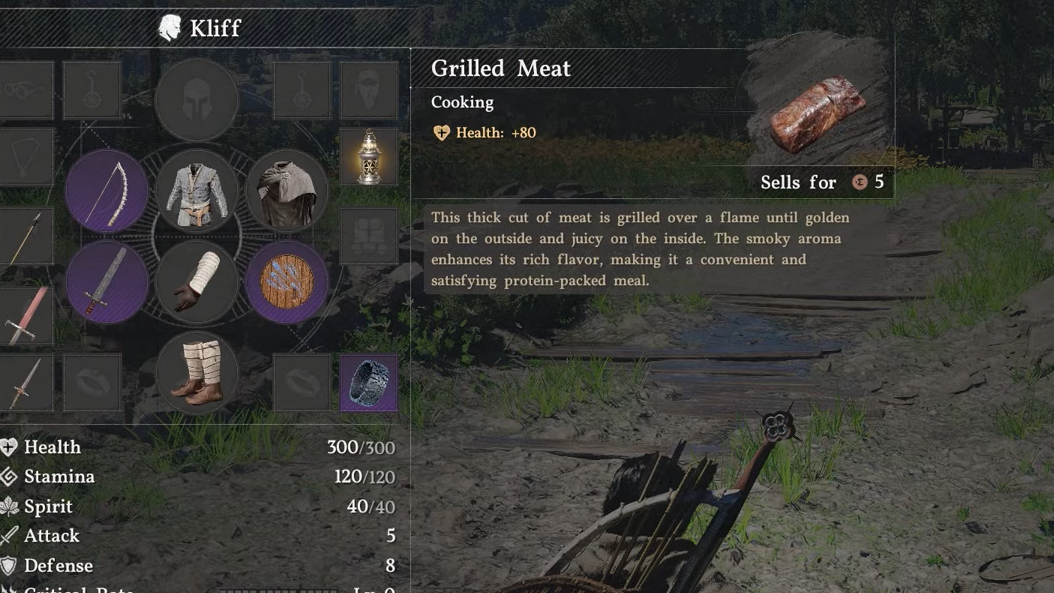Viewport: 1054px width, 593px height.
Task: Open the boots equipment slot
Action: [196, 373]
